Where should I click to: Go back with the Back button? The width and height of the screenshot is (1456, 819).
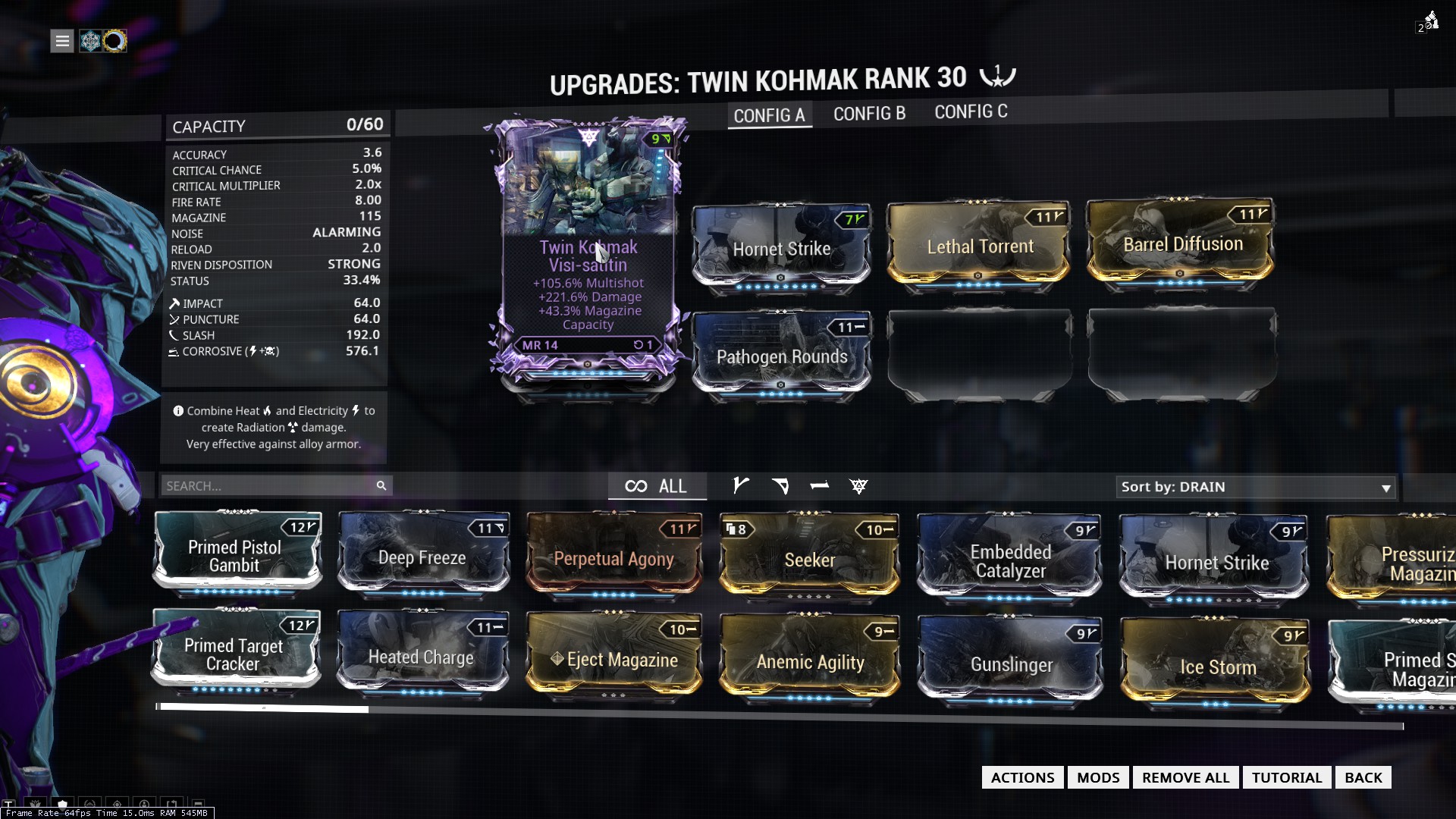(1363, 777)
